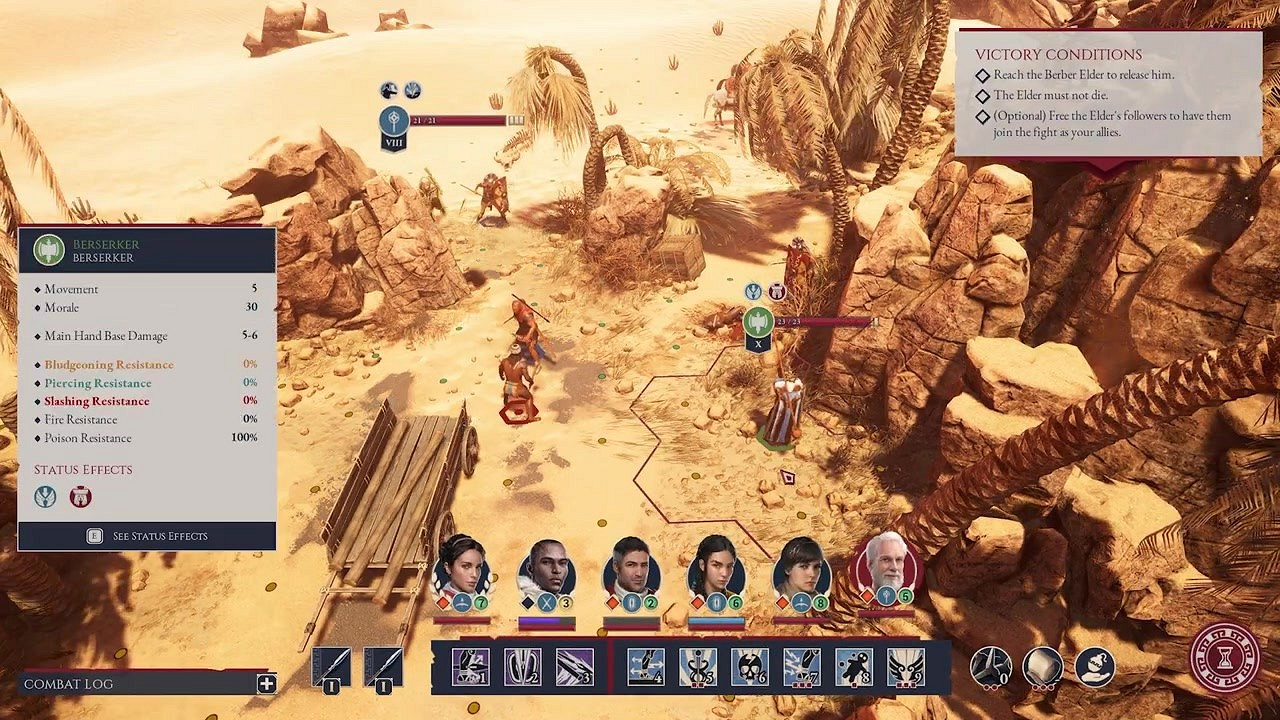1280x720 pixels.
Task: Expand the Combat Log panel
Action: pyautogui.click(x=266, y=684)
